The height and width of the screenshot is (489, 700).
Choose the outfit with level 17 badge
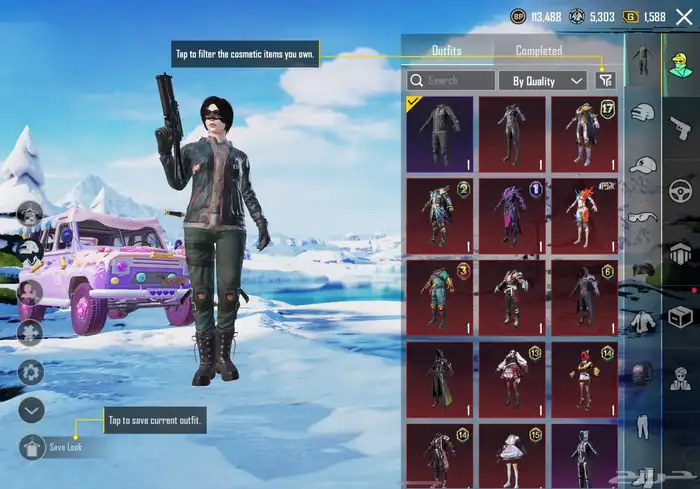[x=584, y=131]
